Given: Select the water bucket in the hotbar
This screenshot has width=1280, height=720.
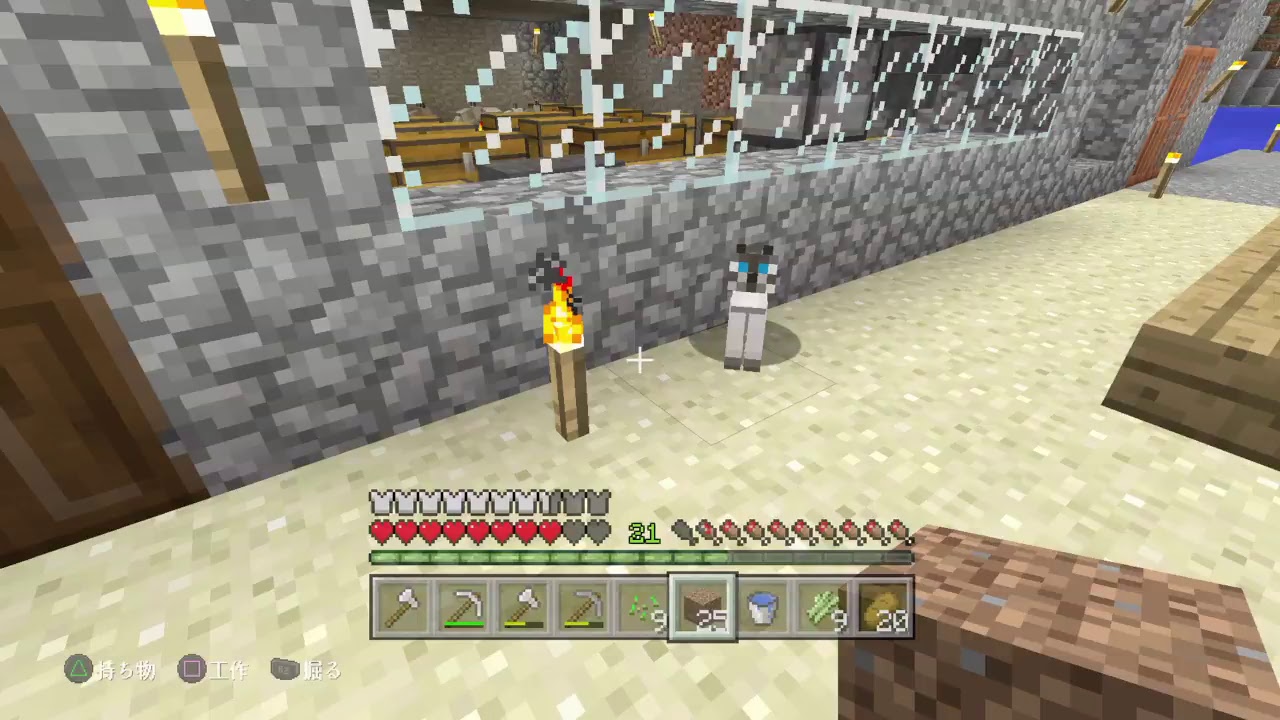Looking at the screenshot, I should (x=763, y=605).
